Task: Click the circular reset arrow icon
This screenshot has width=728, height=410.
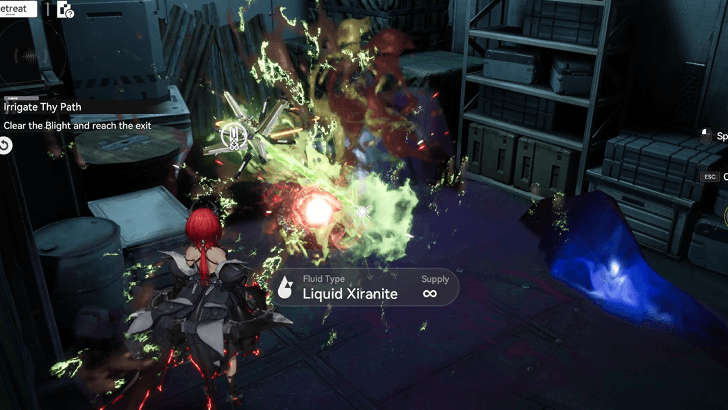Action: 5,146
